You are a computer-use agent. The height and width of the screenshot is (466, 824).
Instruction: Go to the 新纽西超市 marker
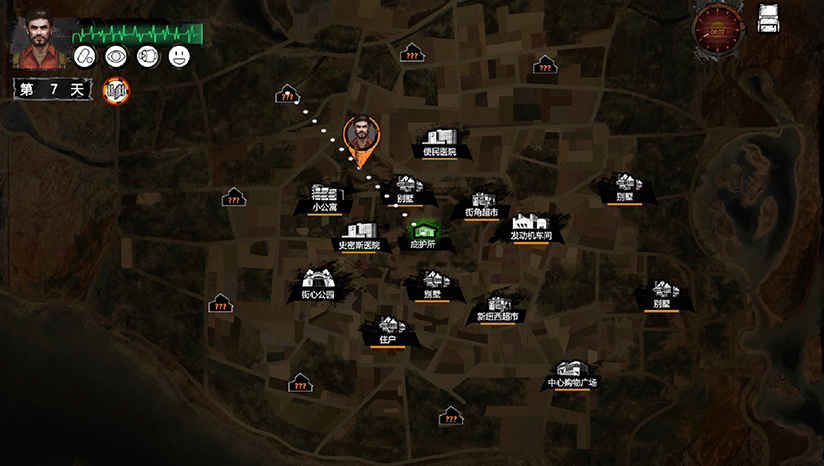point(497,304)
